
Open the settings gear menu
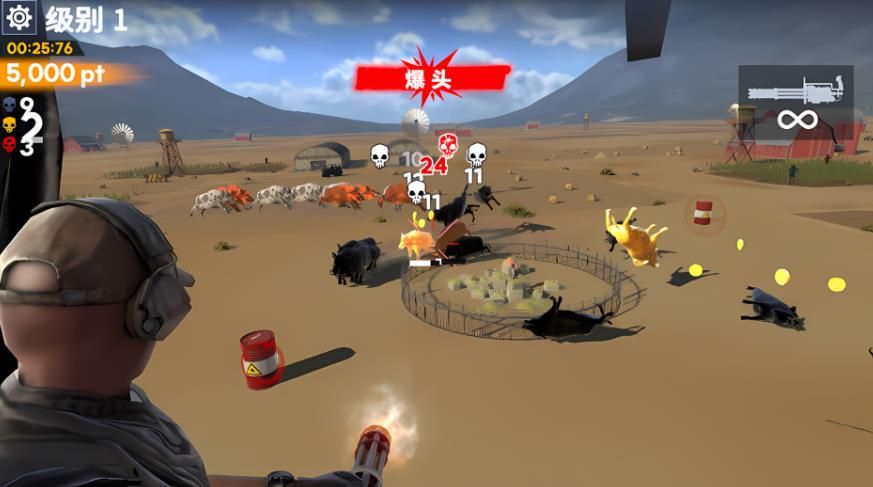(20, 18)
